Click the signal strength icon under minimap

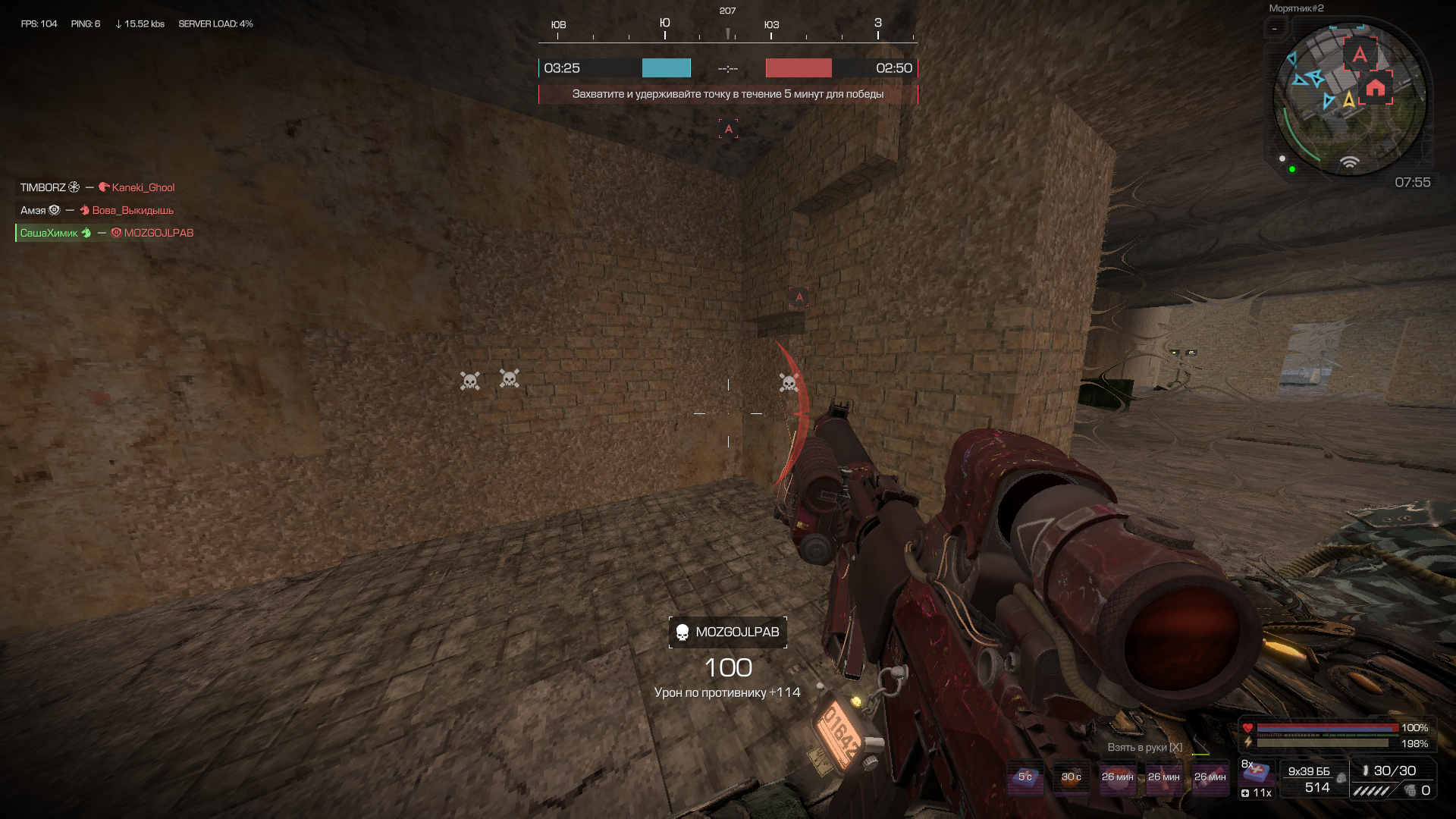1349,162
